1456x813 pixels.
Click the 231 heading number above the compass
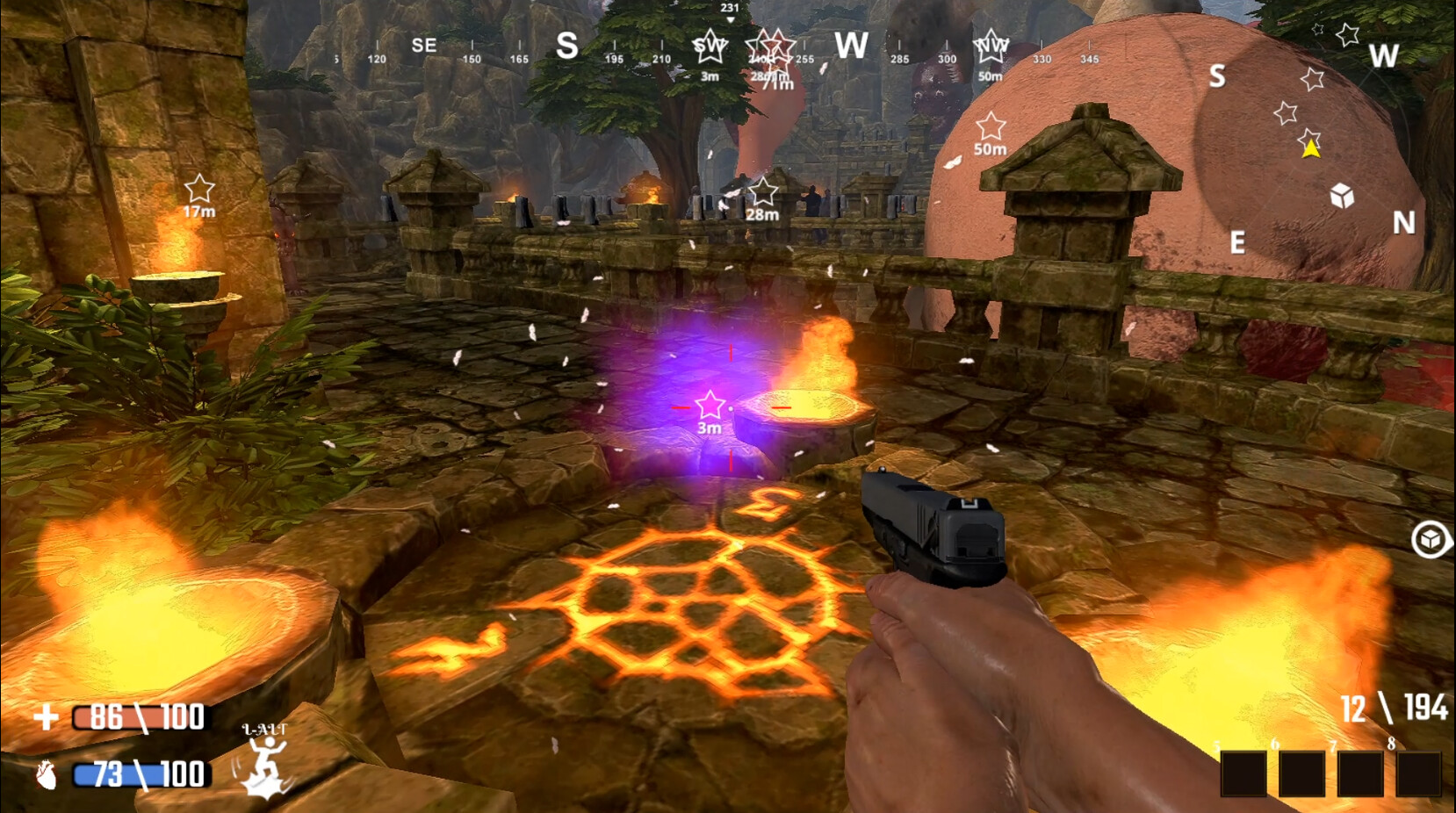(x=729, y=7)
